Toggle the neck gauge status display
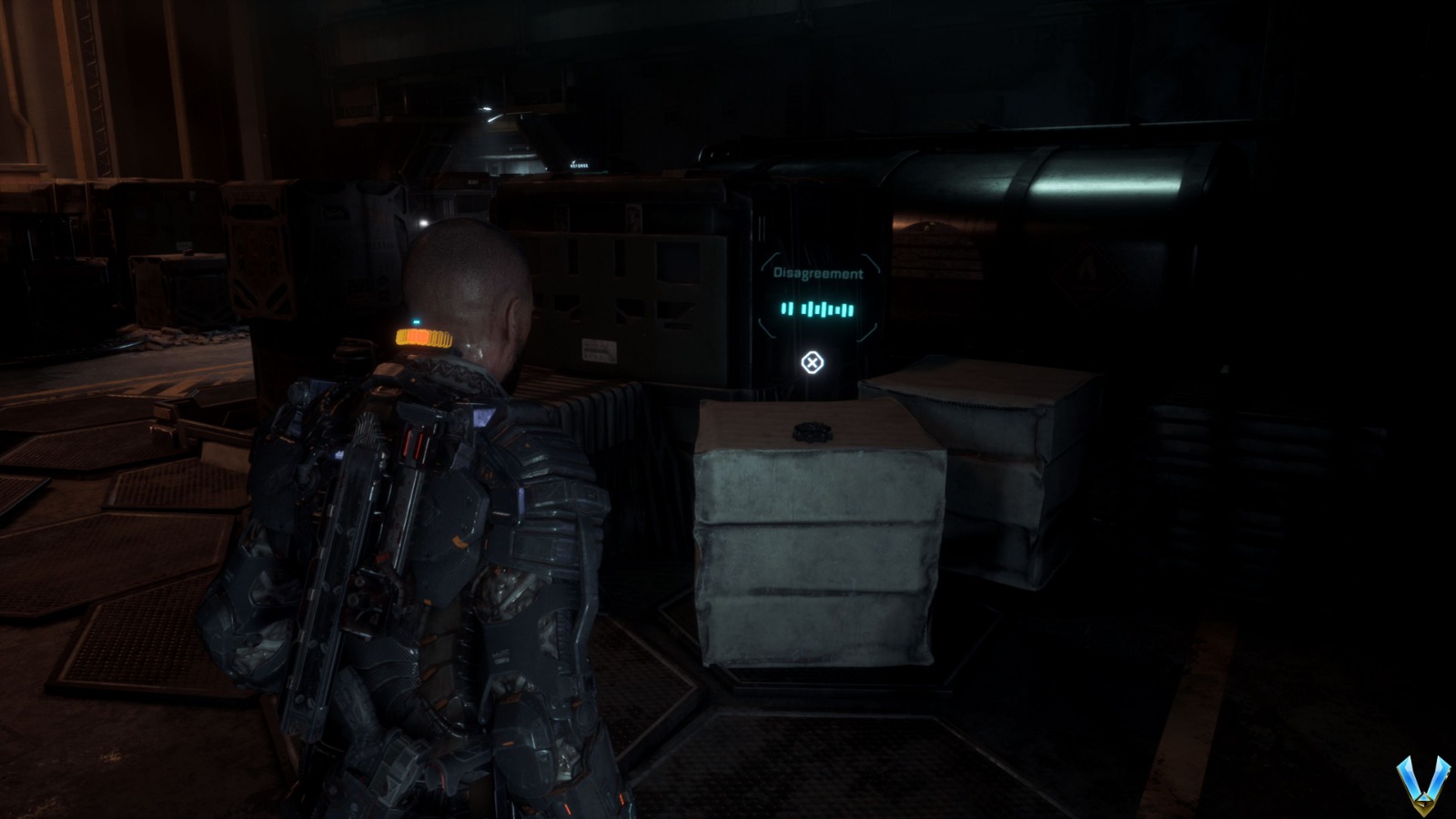This screenshot has width=1456, height=819. tap(420, 335)
